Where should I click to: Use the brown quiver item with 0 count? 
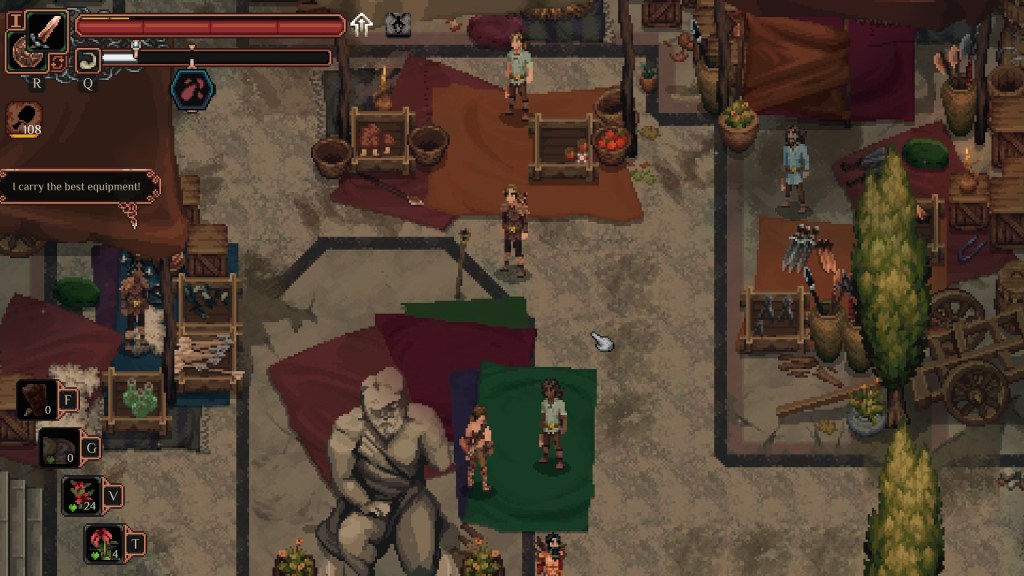coord(38,399)
